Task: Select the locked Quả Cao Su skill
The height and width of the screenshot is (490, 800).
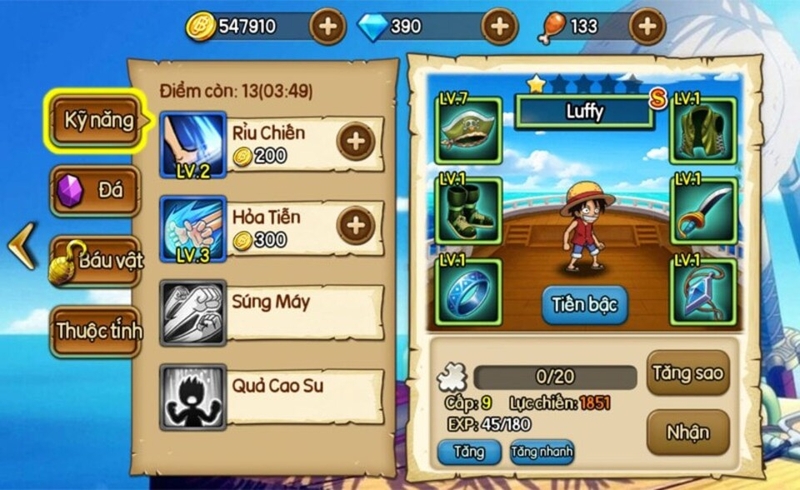Action: point(271,395)
